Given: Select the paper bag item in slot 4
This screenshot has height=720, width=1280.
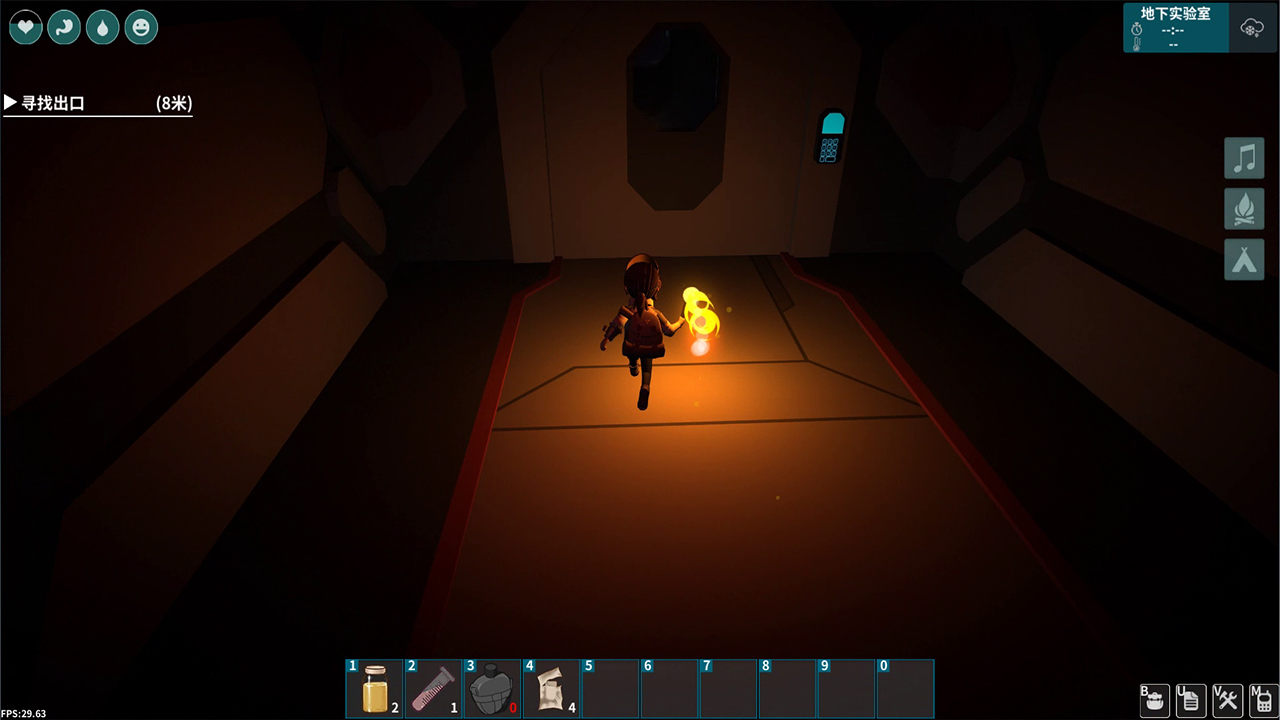Looking at the screenshot, I should [x=550, y=688].
